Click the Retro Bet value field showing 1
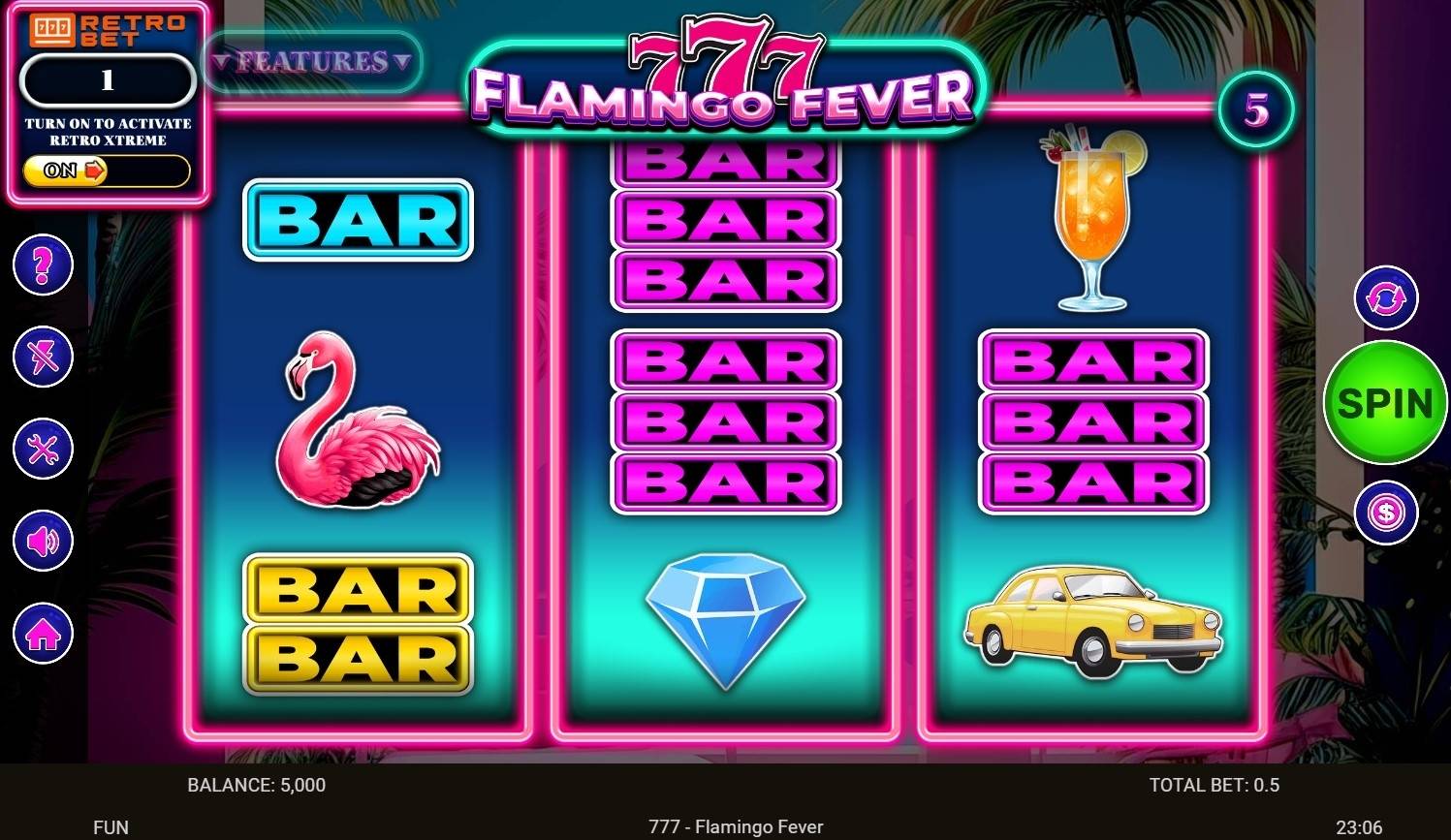The image size is (1451, 840). (107, 80)
